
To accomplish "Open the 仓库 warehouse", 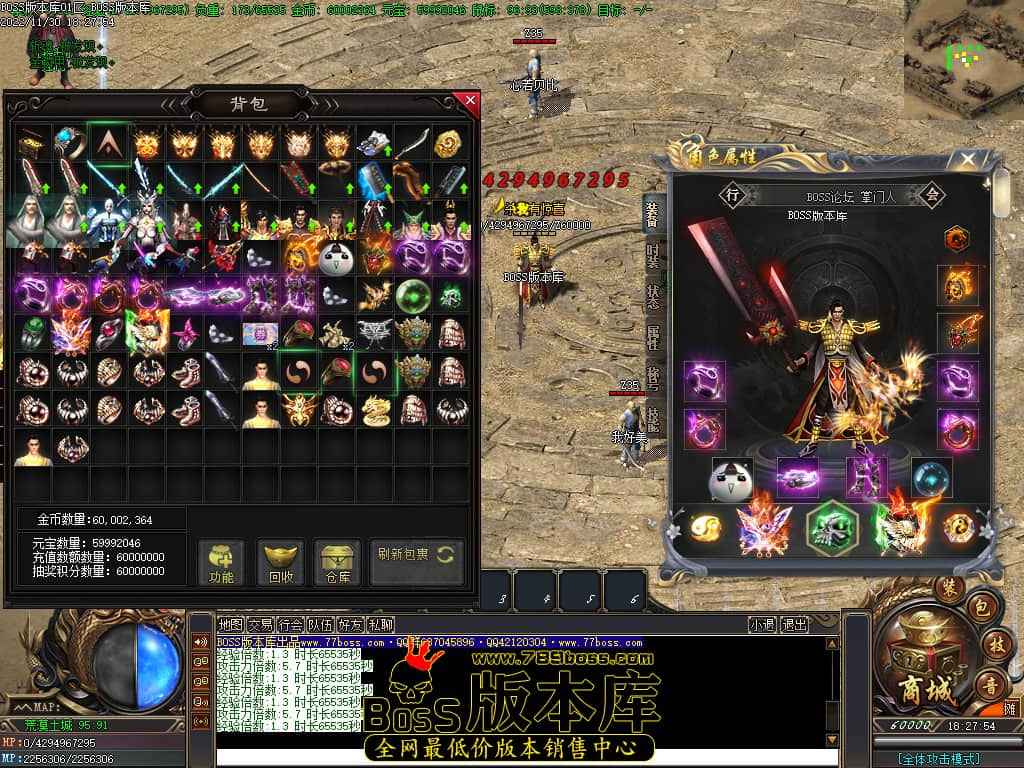I will pyautogui.click(x=338, y=563).
